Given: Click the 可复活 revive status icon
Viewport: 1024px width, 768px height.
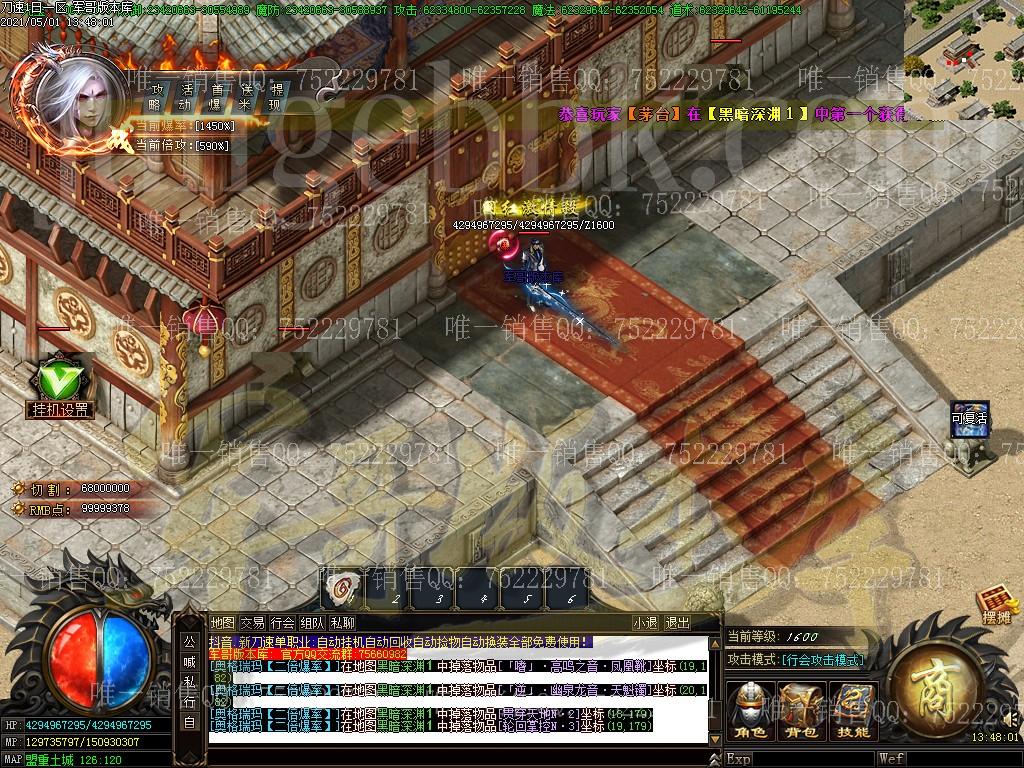Looking at the screenshot, I should point(969,420).
